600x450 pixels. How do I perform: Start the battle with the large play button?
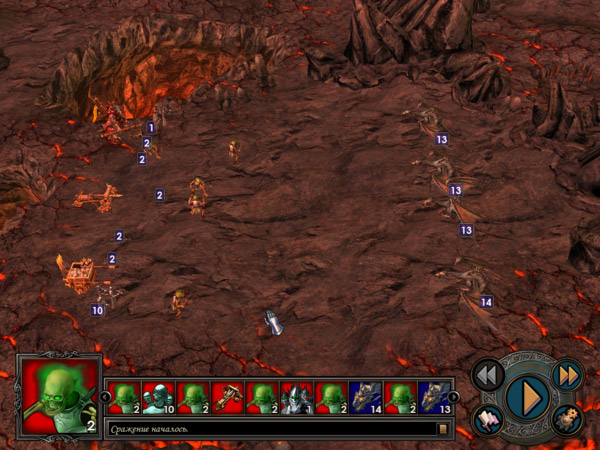pyautogui.click(x=525, y=397)
